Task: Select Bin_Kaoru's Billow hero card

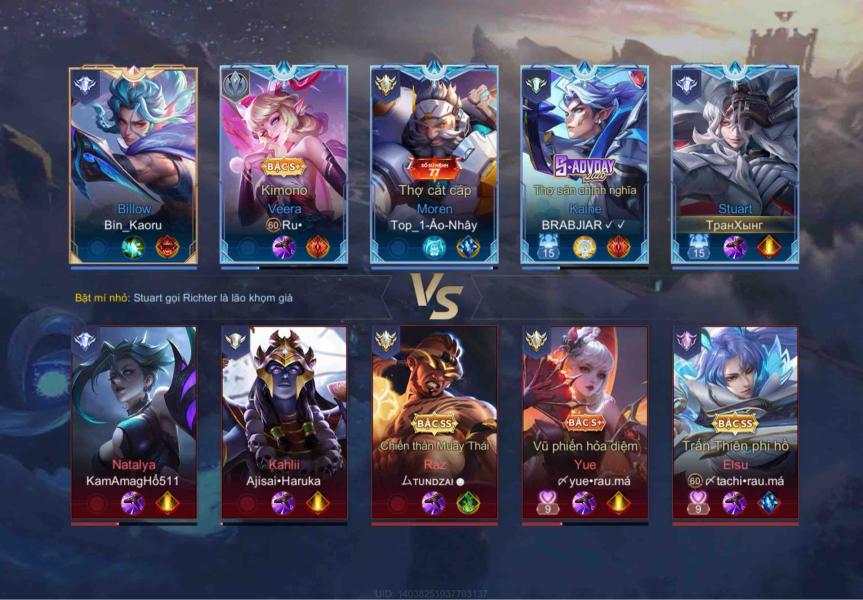Action: pos(133,165)
